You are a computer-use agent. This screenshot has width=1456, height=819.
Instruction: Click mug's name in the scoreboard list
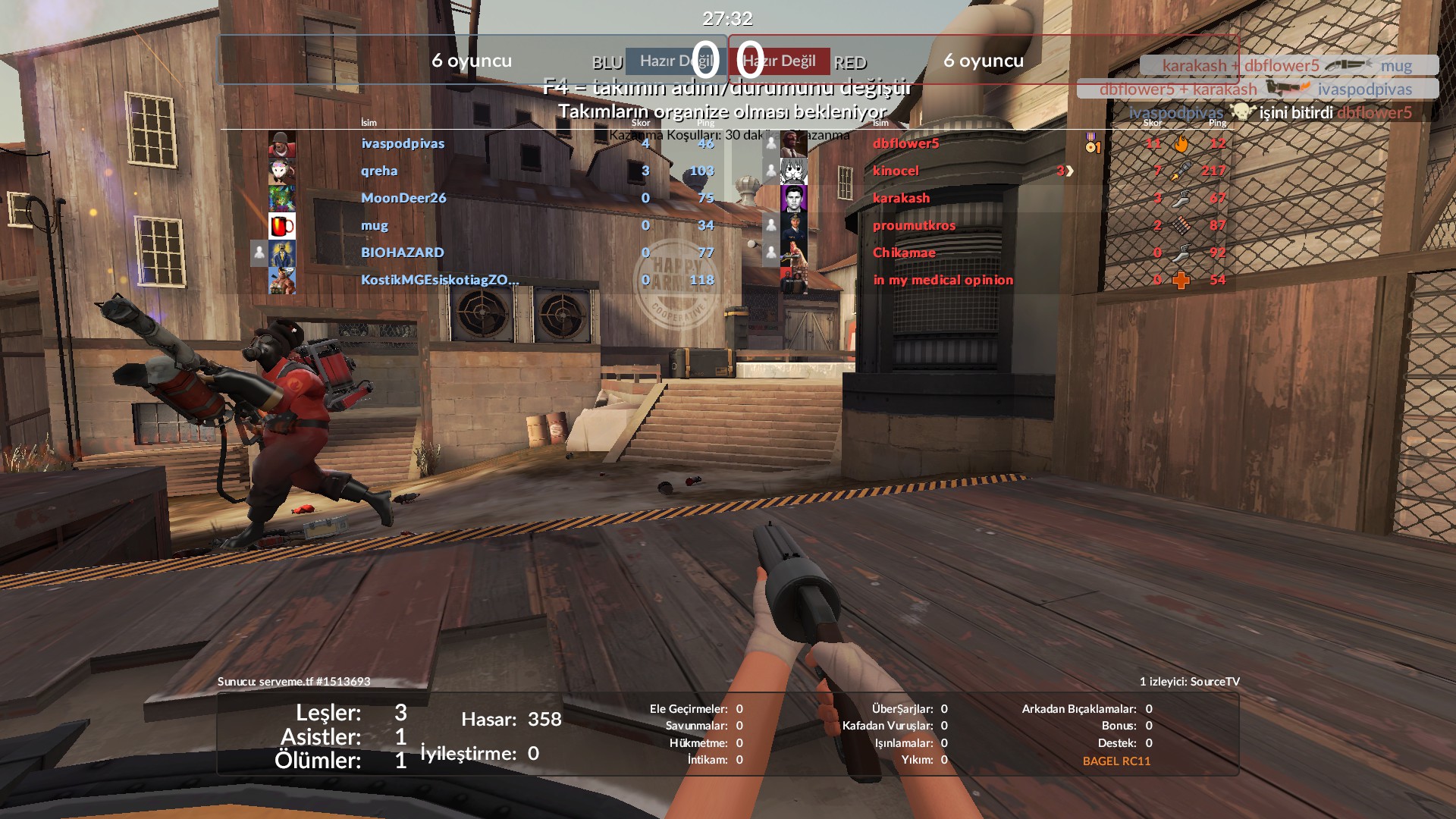tap(375, 225)
